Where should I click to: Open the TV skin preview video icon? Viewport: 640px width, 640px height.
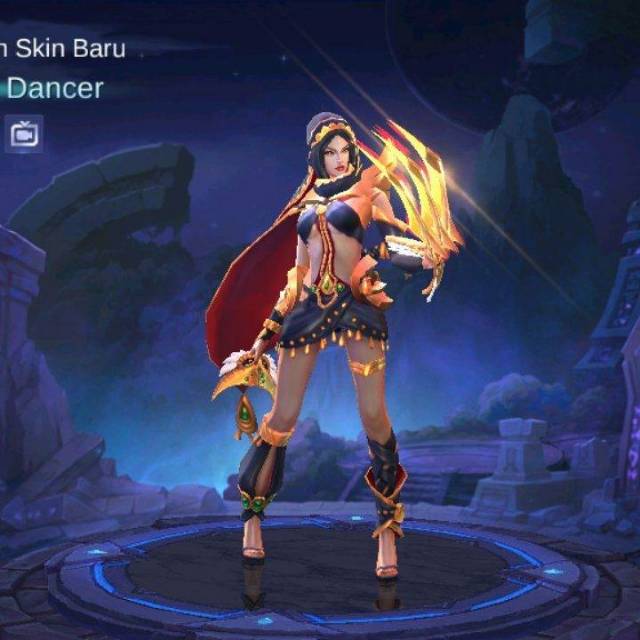coord(24,133)
